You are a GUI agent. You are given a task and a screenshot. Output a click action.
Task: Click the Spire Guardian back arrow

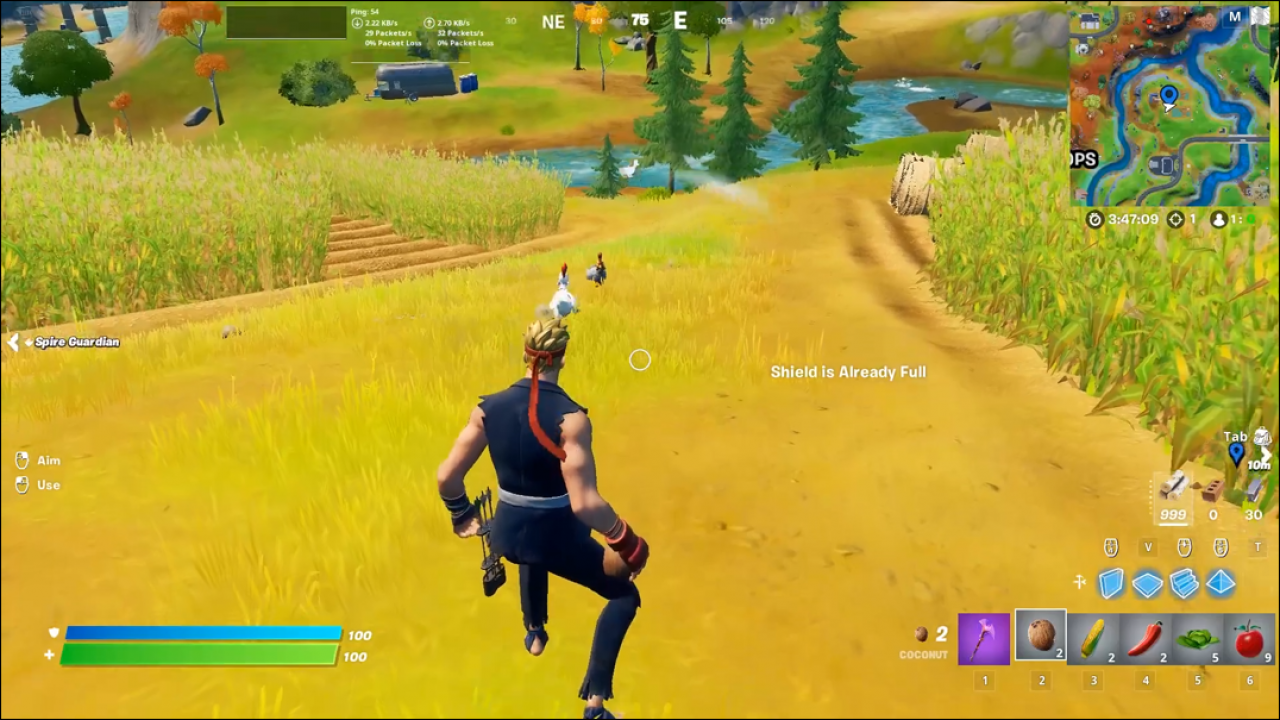pyautogui.click(x=12, y=341)
